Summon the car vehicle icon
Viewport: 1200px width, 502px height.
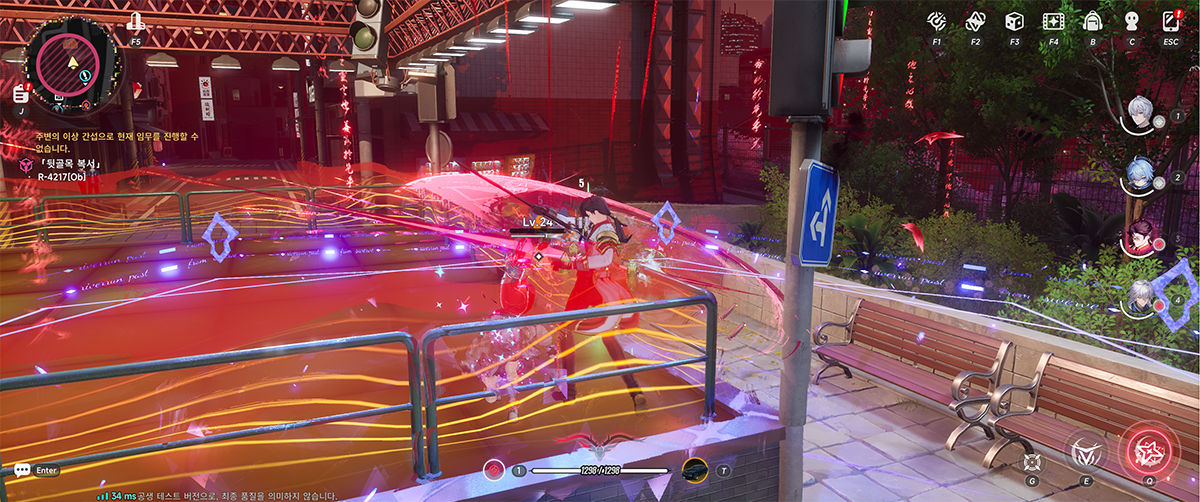695,470
